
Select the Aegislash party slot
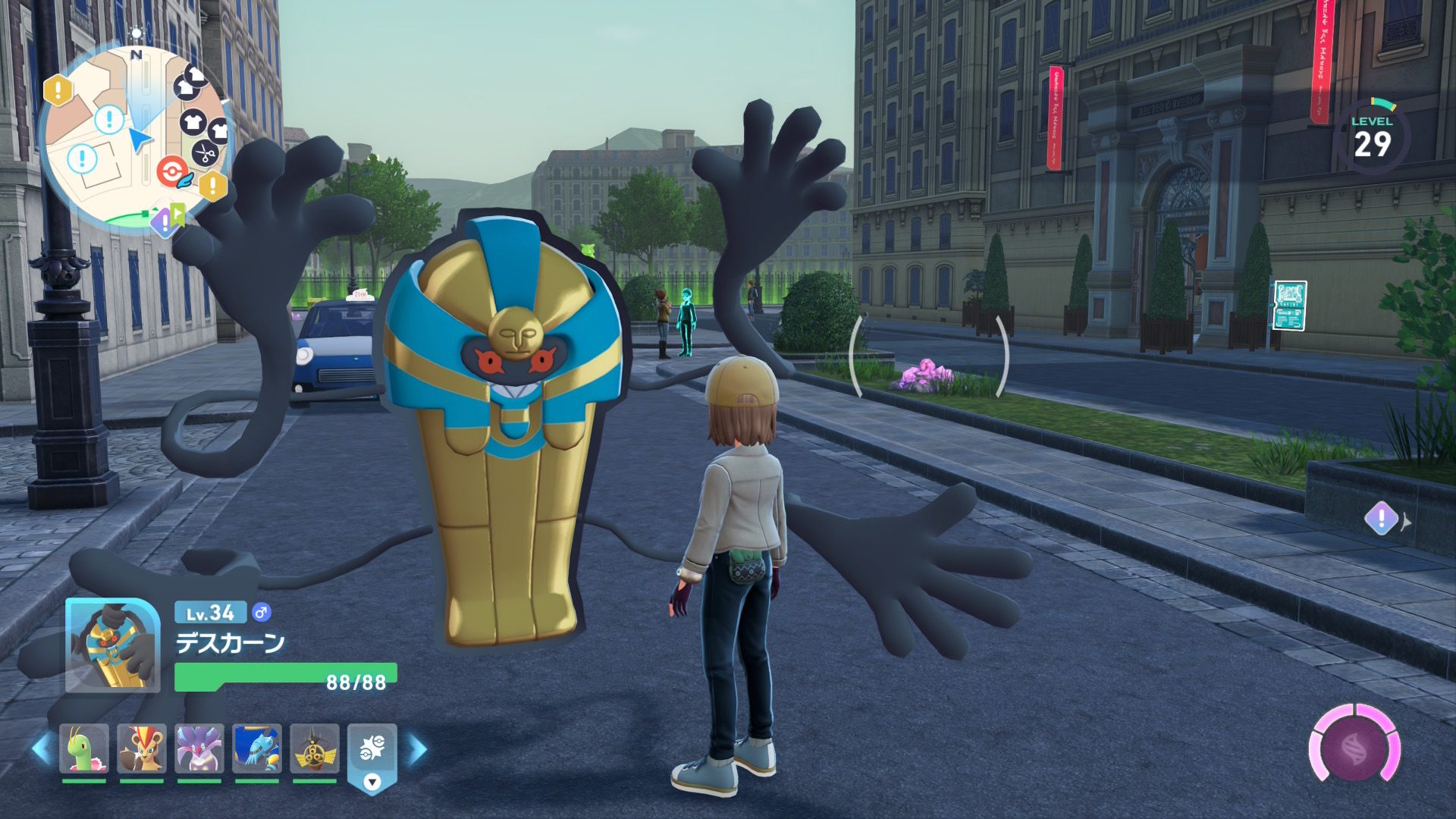(315, 748)
